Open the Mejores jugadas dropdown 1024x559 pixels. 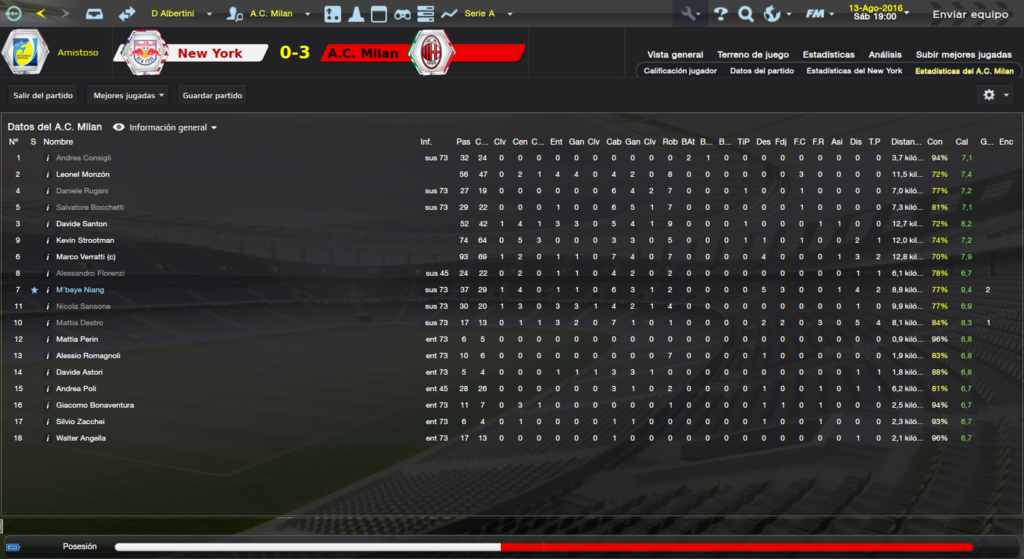coord(128,95)
